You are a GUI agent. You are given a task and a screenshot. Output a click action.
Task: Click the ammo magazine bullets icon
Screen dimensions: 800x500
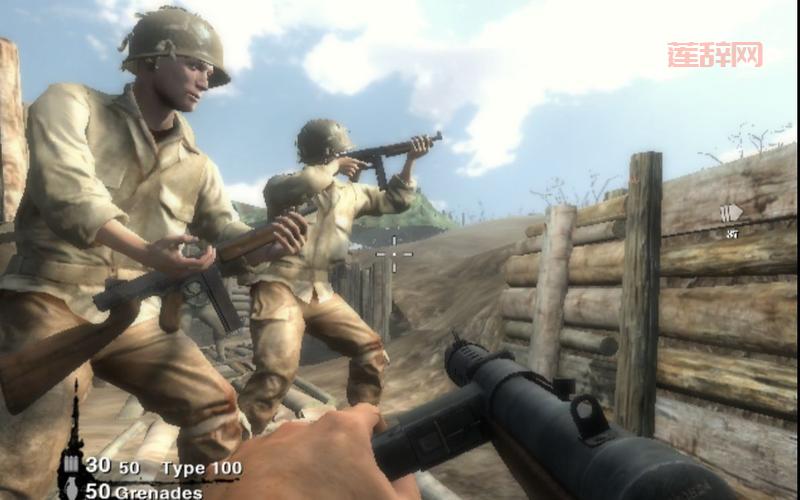[70, 465]
